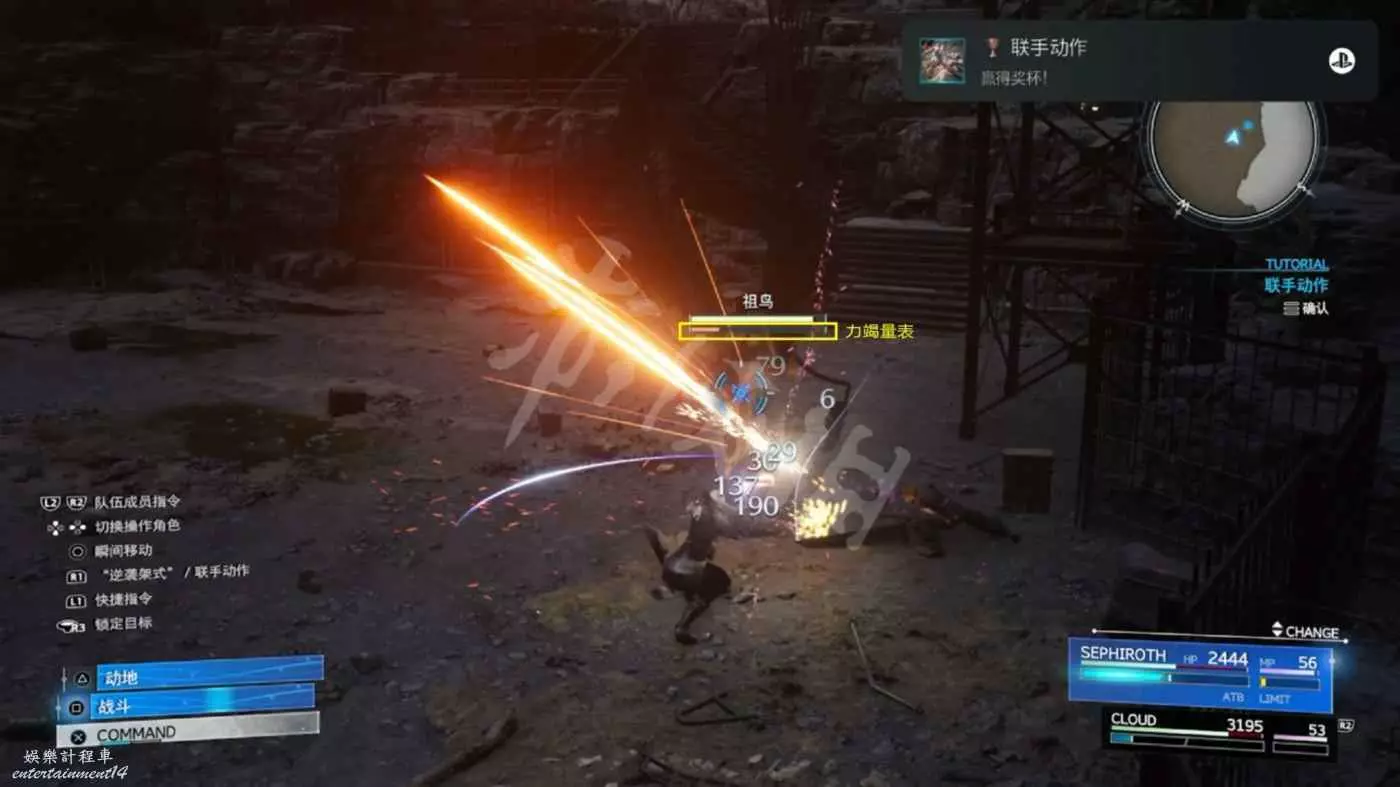Image resolution: width=1400 pixels, height=787 pixels.
Task: Open the 联手动作 trophy notification
Action: 1138,60
